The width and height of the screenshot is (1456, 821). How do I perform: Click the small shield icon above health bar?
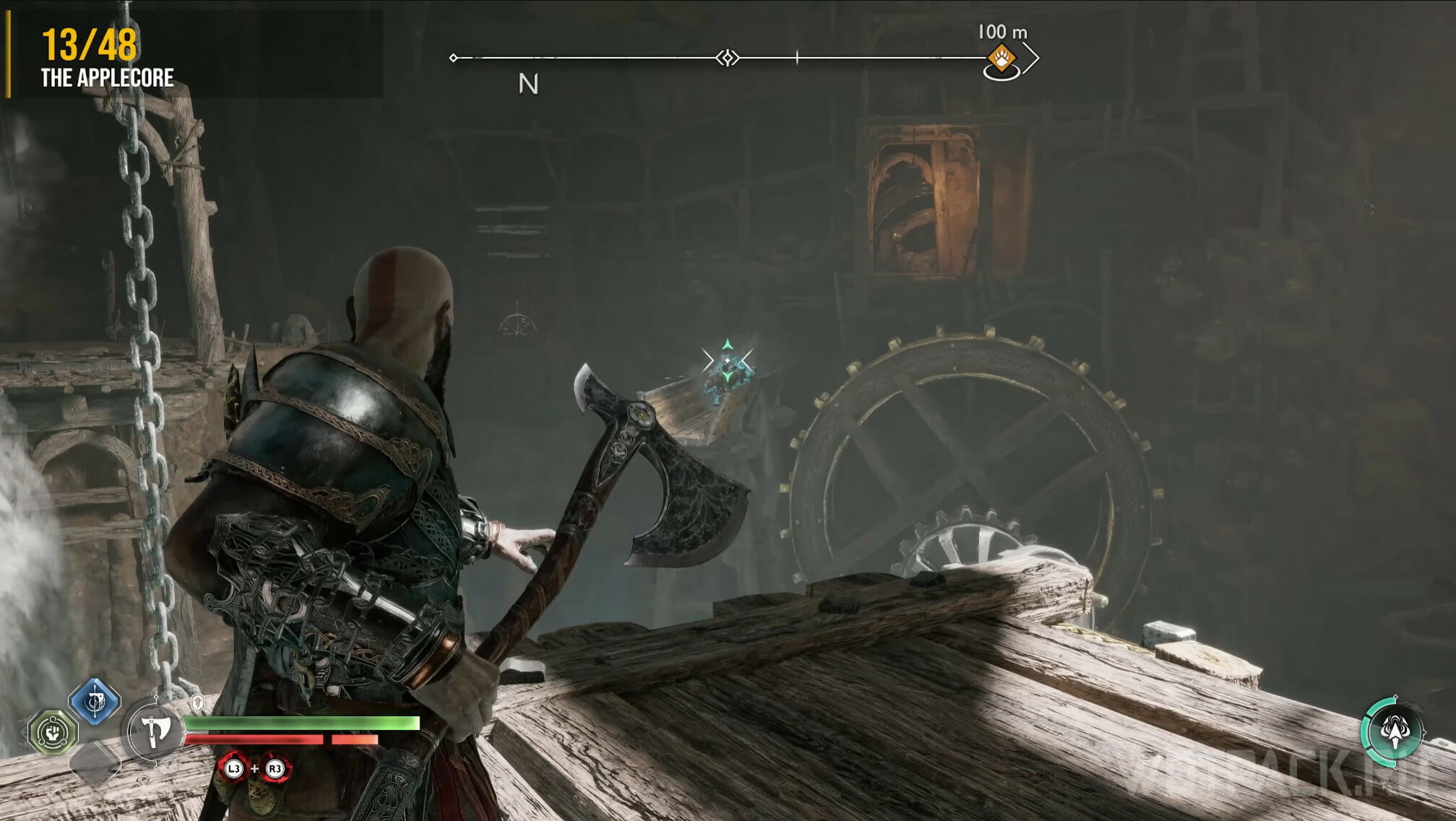(197, 702)
